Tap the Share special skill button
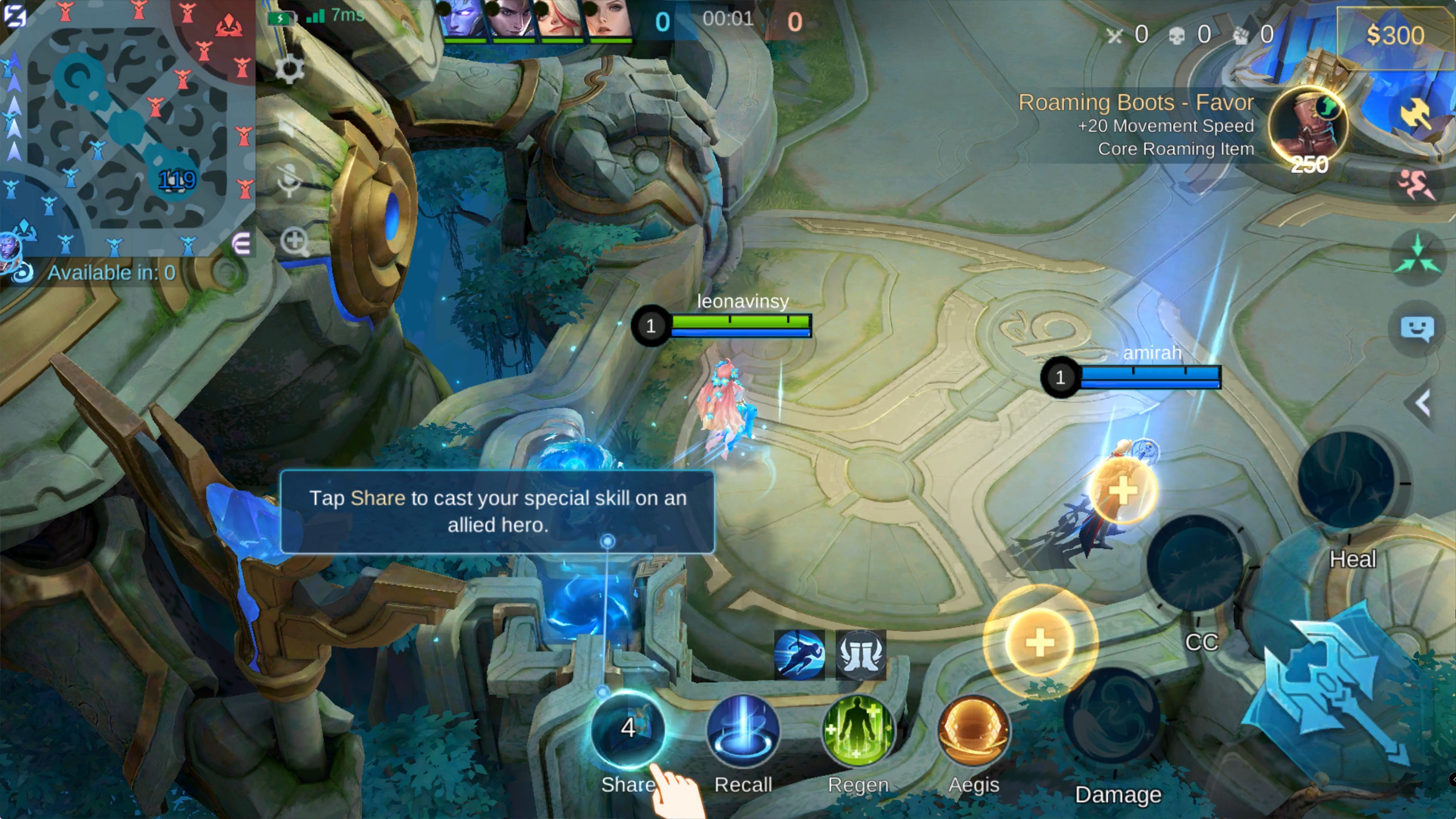This screenshot has height=819, width=1456. pyautogui.click(x=628, y=730)
